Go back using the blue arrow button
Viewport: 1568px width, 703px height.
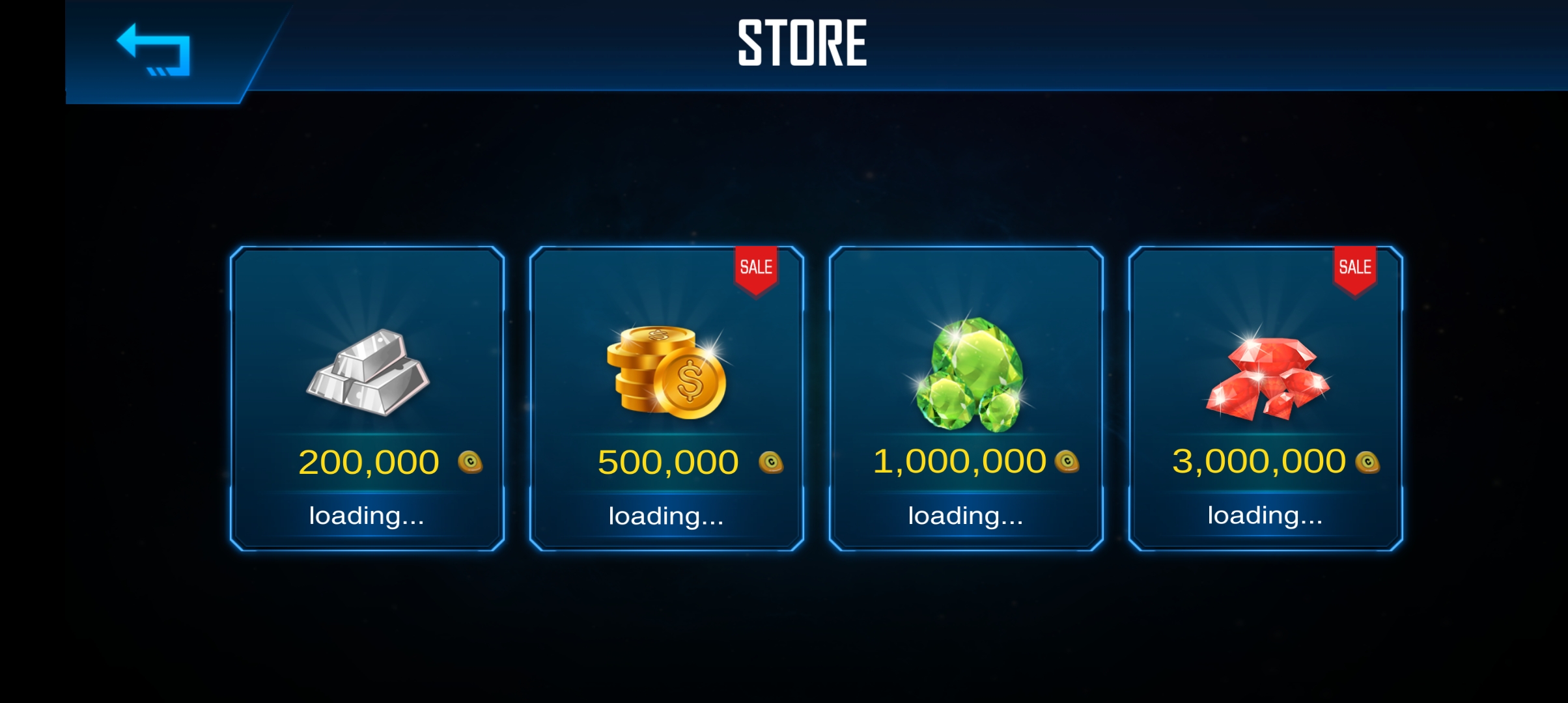(154, 49)
